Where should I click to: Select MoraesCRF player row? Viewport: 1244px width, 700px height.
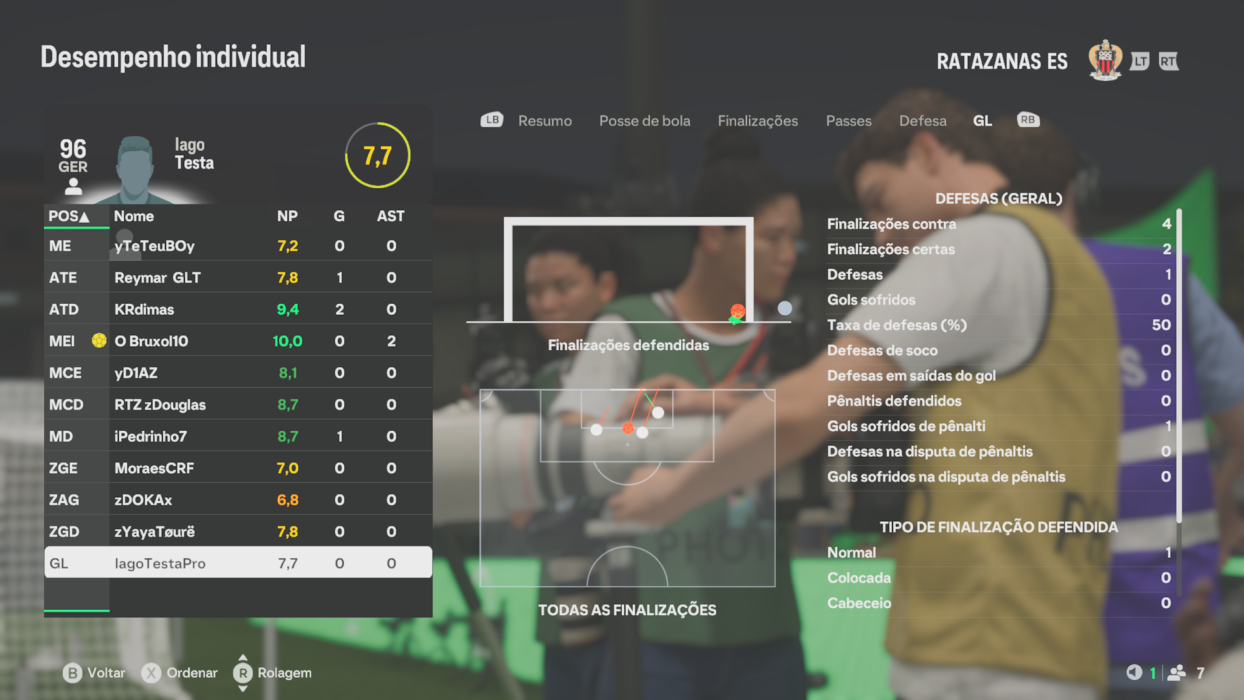pos(238,468)
